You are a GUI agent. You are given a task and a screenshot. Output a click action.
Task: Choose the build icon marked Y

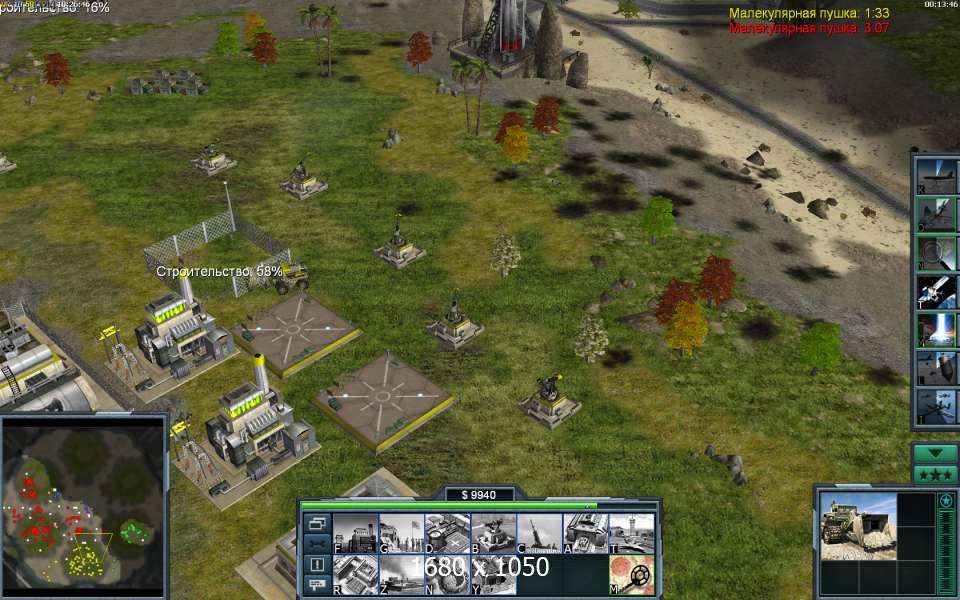tap(493, 575)
